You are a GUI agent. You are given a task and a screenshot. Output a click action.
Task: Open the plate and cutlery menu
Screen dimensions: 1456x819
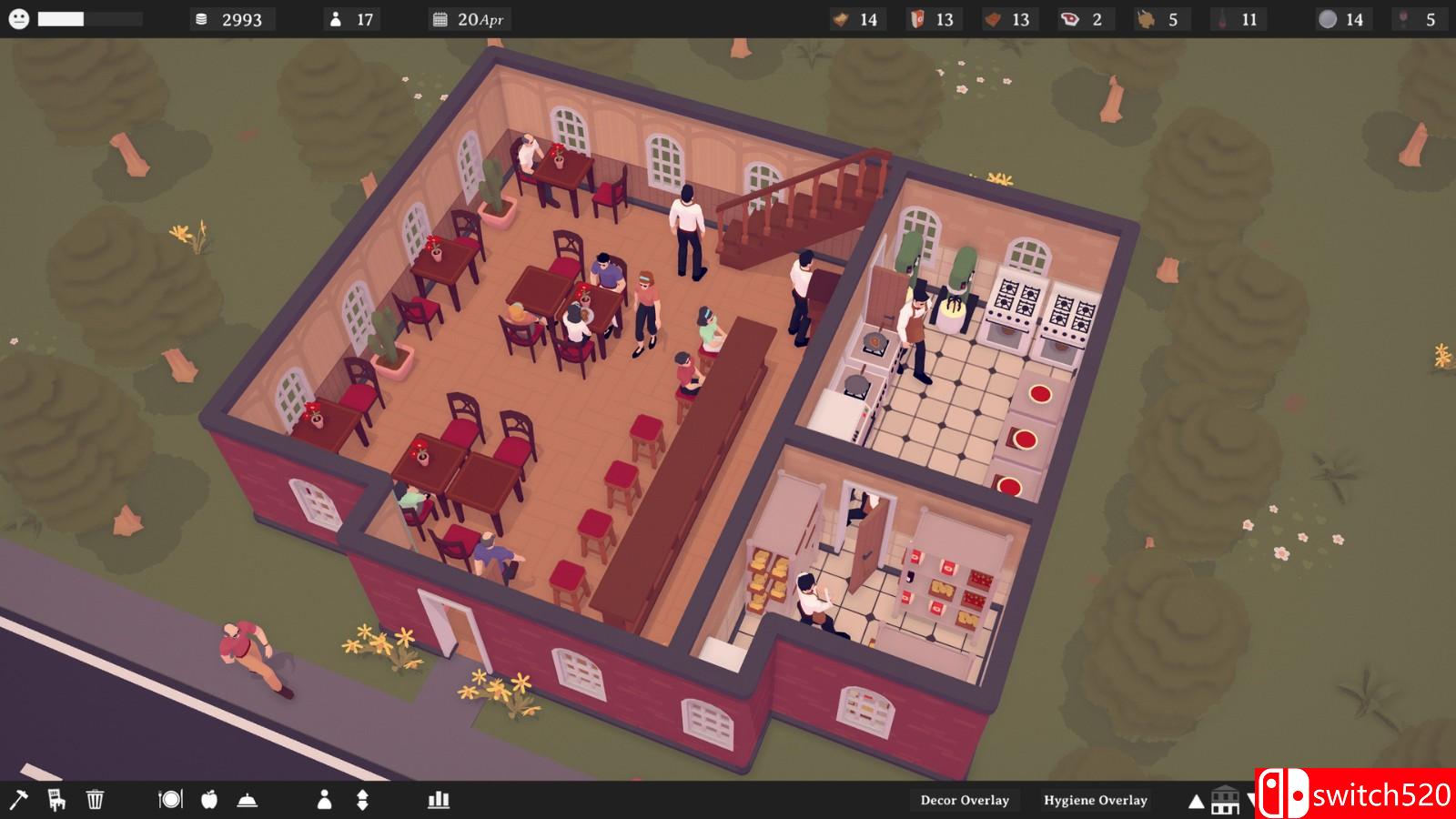tap(170, 800)
